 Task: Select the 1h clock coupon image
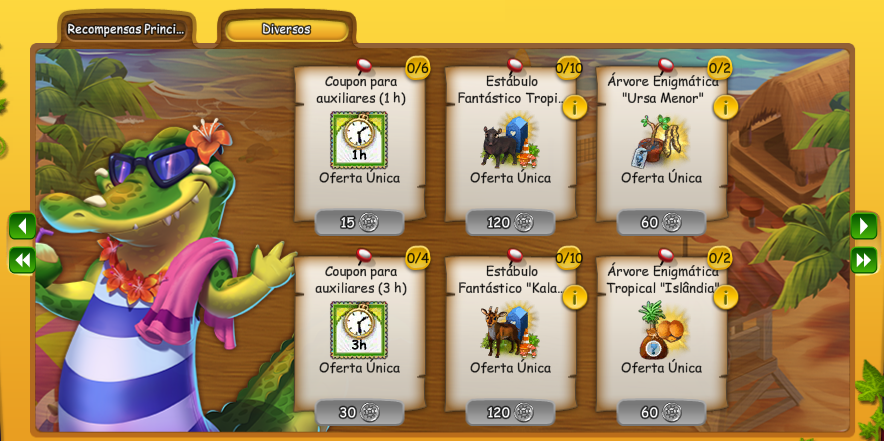(x=359, y=140)
